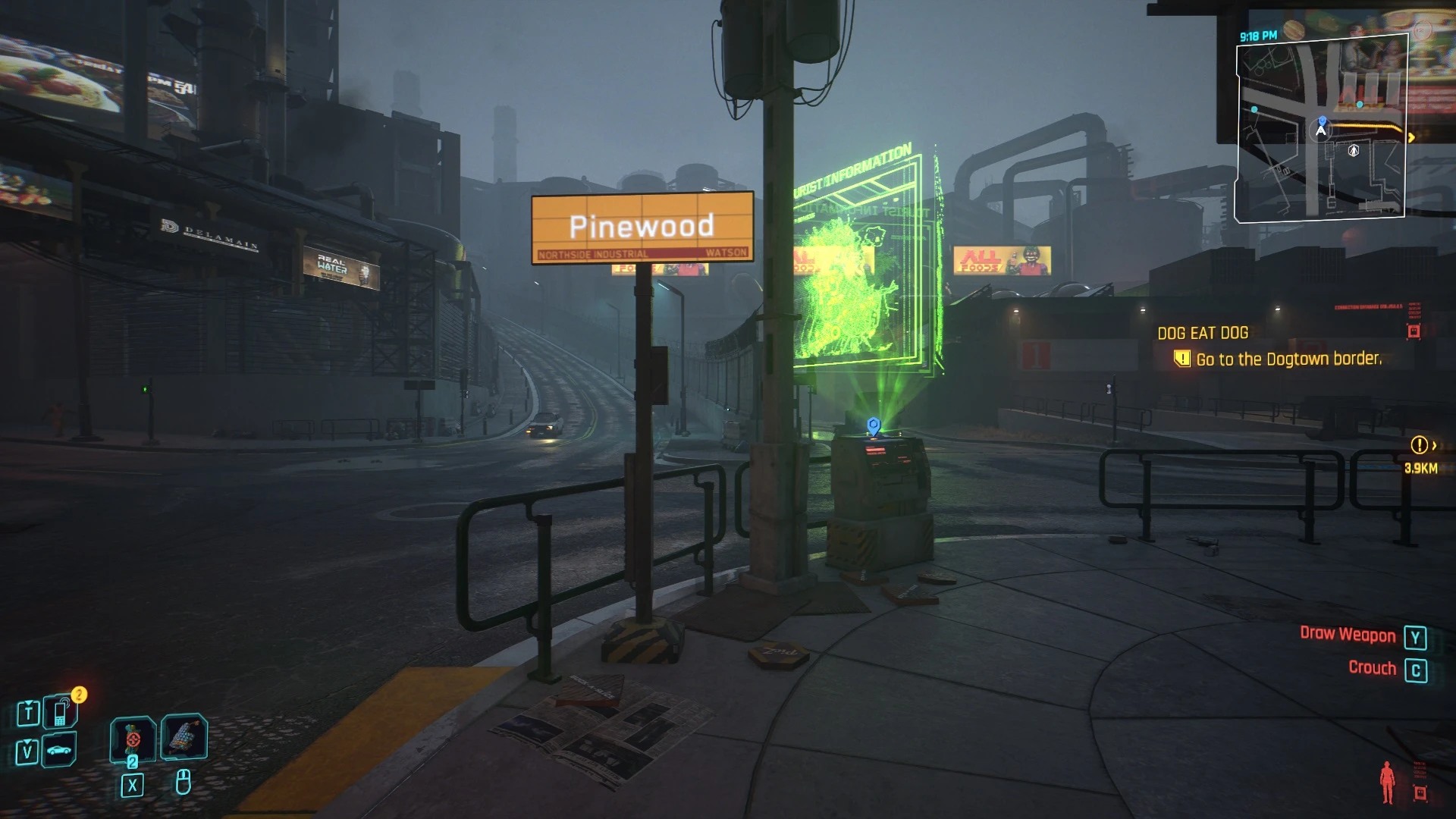Click the Go to the Dogtown border objective

pos(1289,359)
